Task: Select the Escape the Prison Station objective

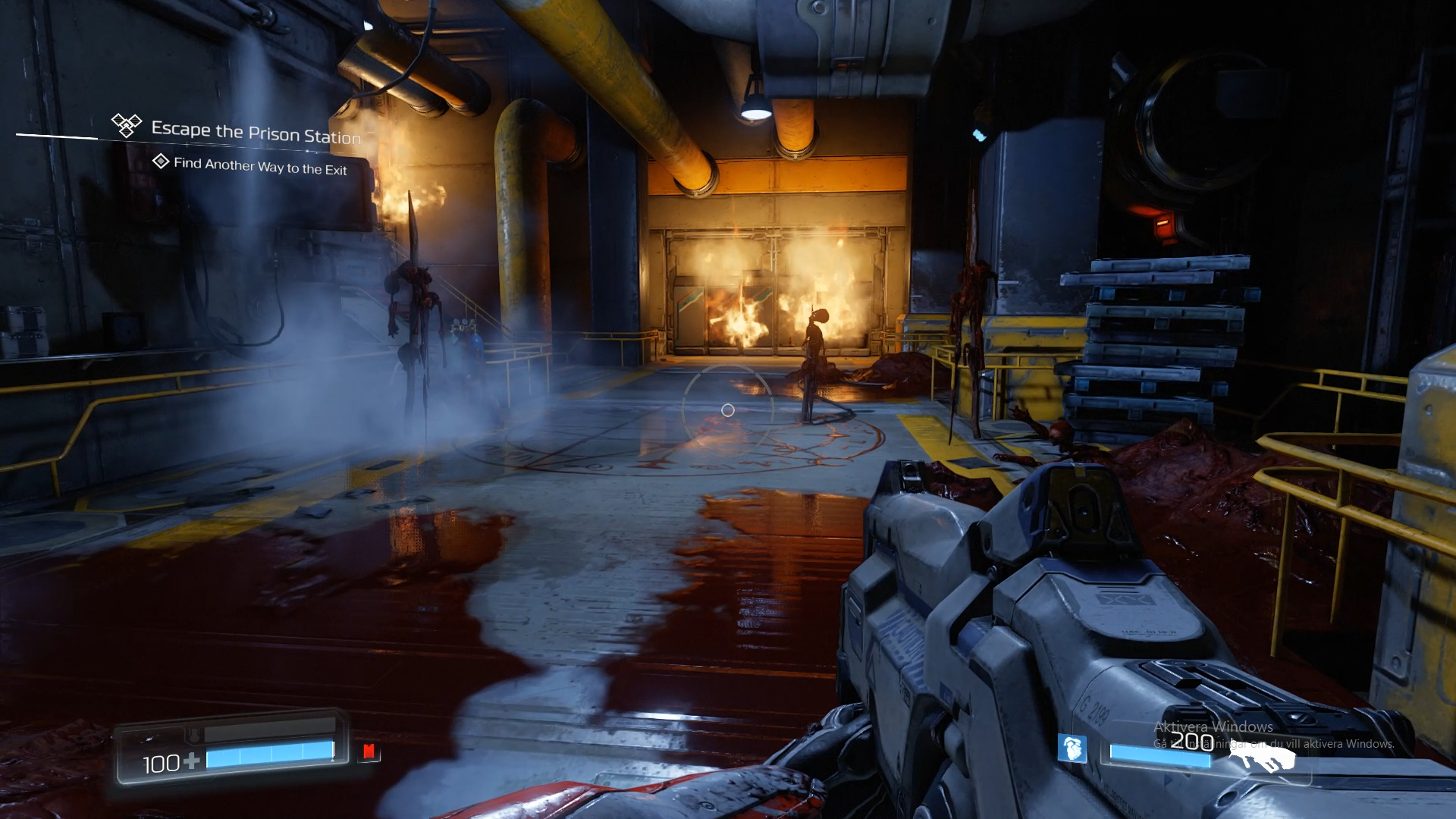Action: (x=256, y=133)
